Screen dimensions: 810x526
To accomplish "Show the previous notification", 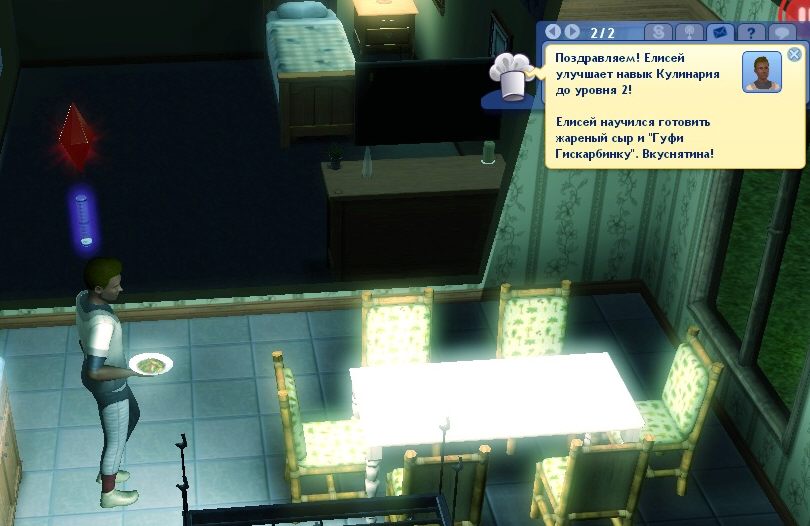I will click(553, 32).
